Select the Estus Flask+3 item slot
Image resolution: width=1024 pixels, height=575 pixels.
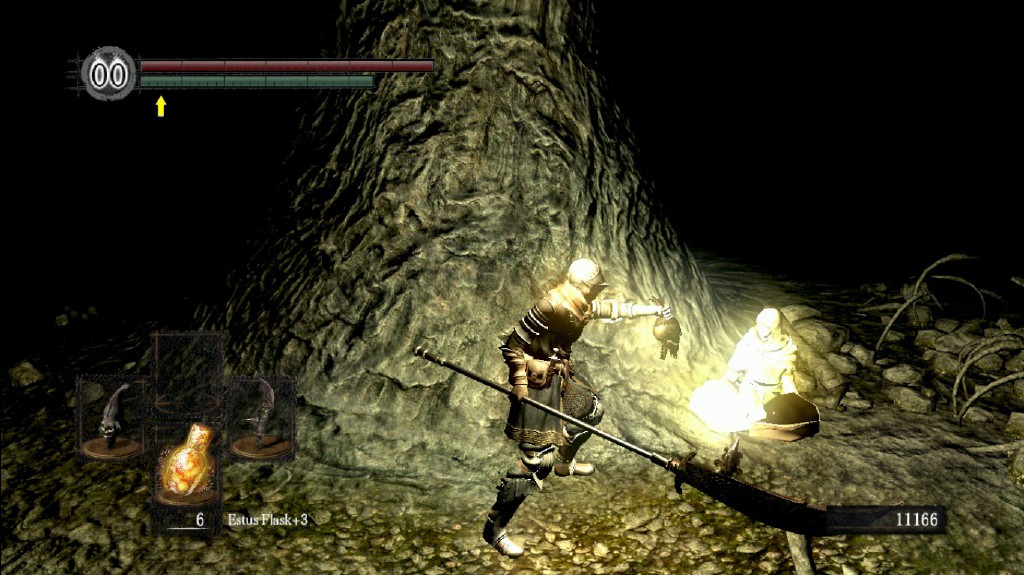point(186,466)
